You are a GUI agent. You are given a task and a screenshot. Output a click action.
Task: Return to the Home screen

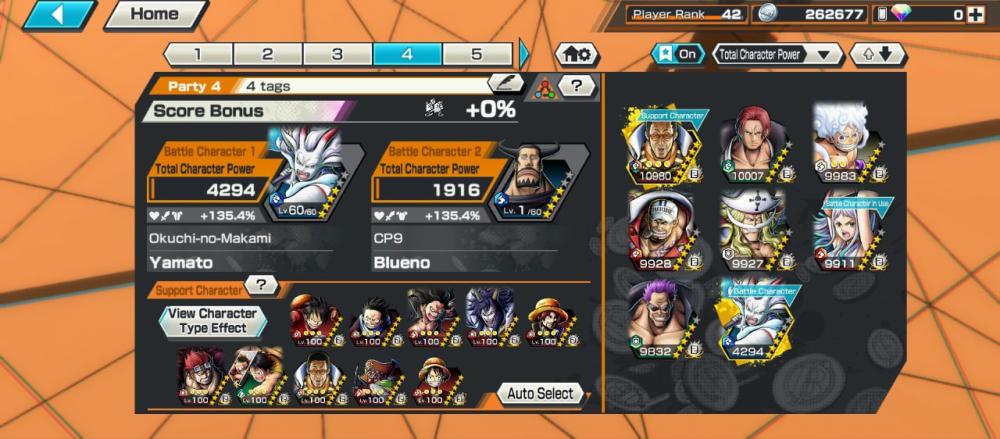pos(155,15)
